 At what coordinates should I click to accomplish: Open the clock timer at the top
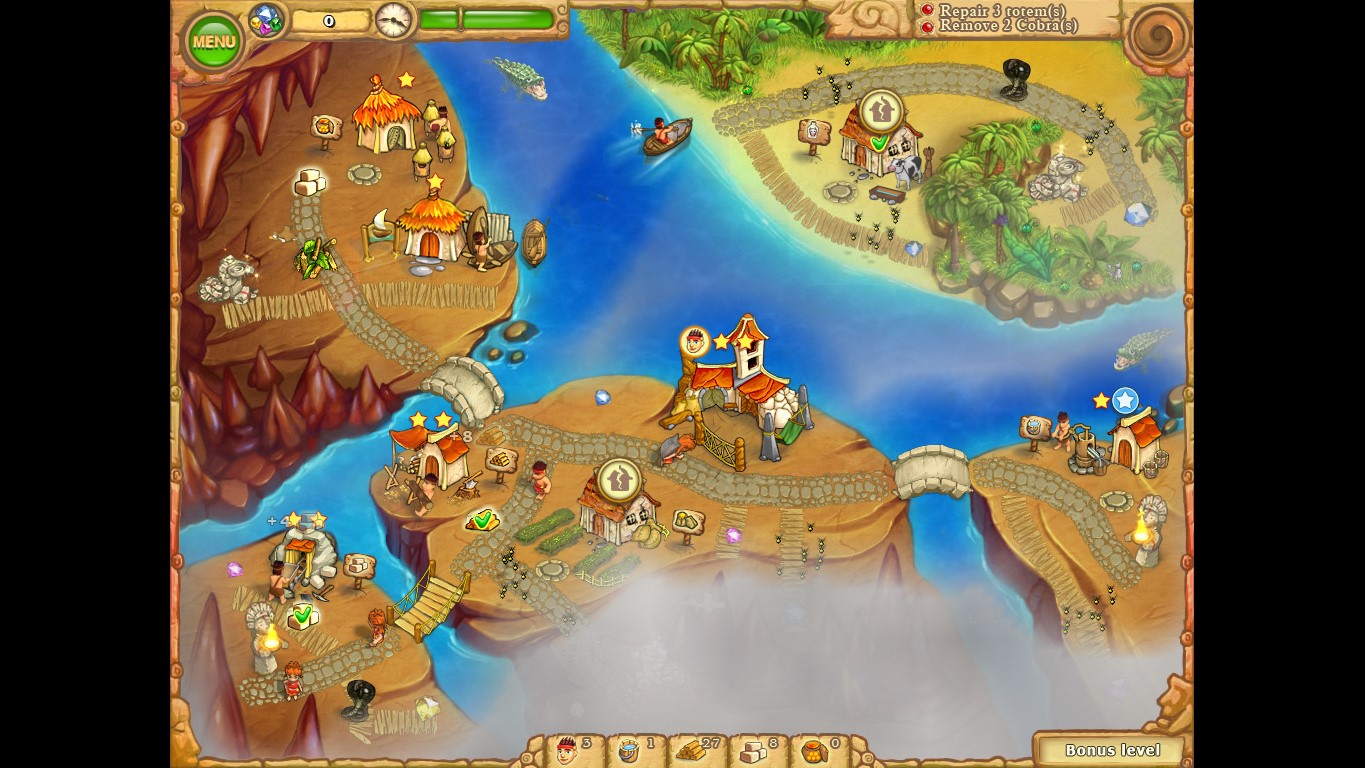[x=392, y=19]
